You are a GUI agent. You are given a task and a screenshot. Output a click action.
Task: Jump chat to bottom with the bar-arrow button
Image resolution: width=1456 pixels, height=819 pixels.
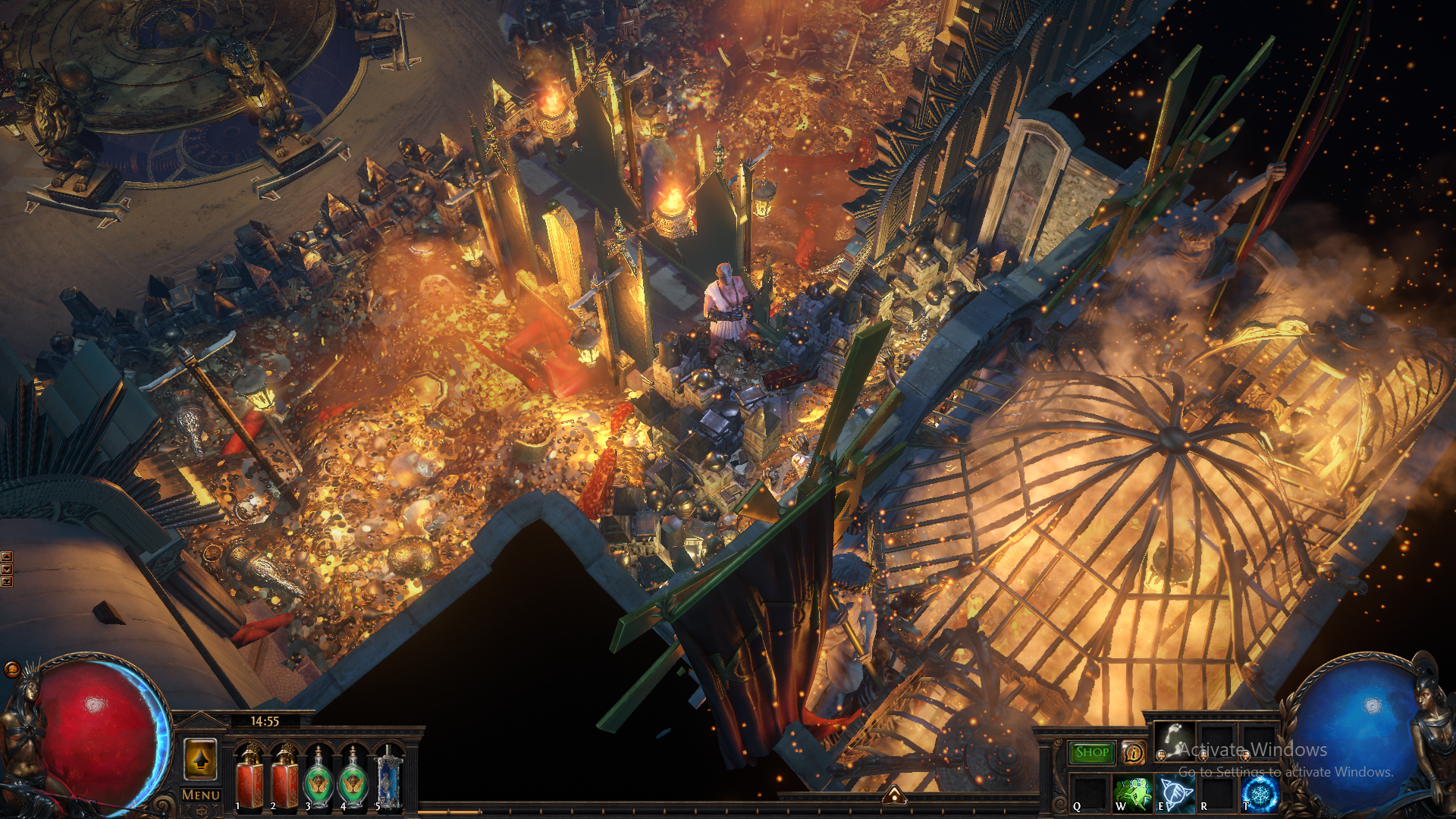[x=7, y=582]
